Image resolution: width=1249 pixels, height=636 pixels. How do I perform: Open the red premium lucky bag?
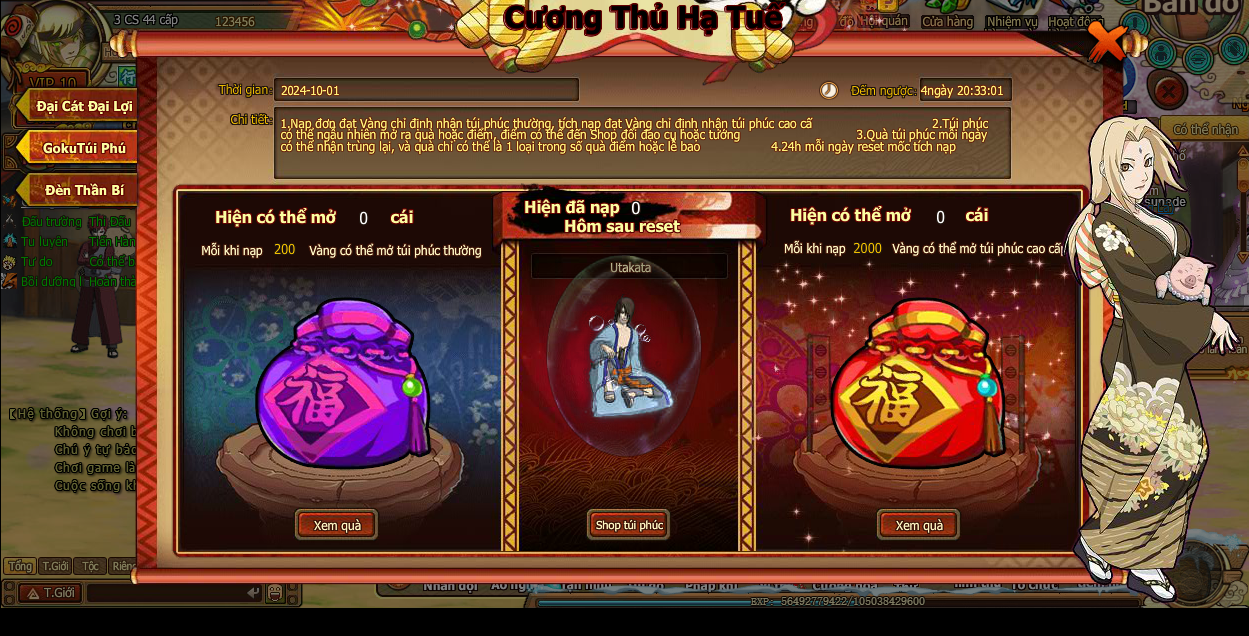point(915,385)
